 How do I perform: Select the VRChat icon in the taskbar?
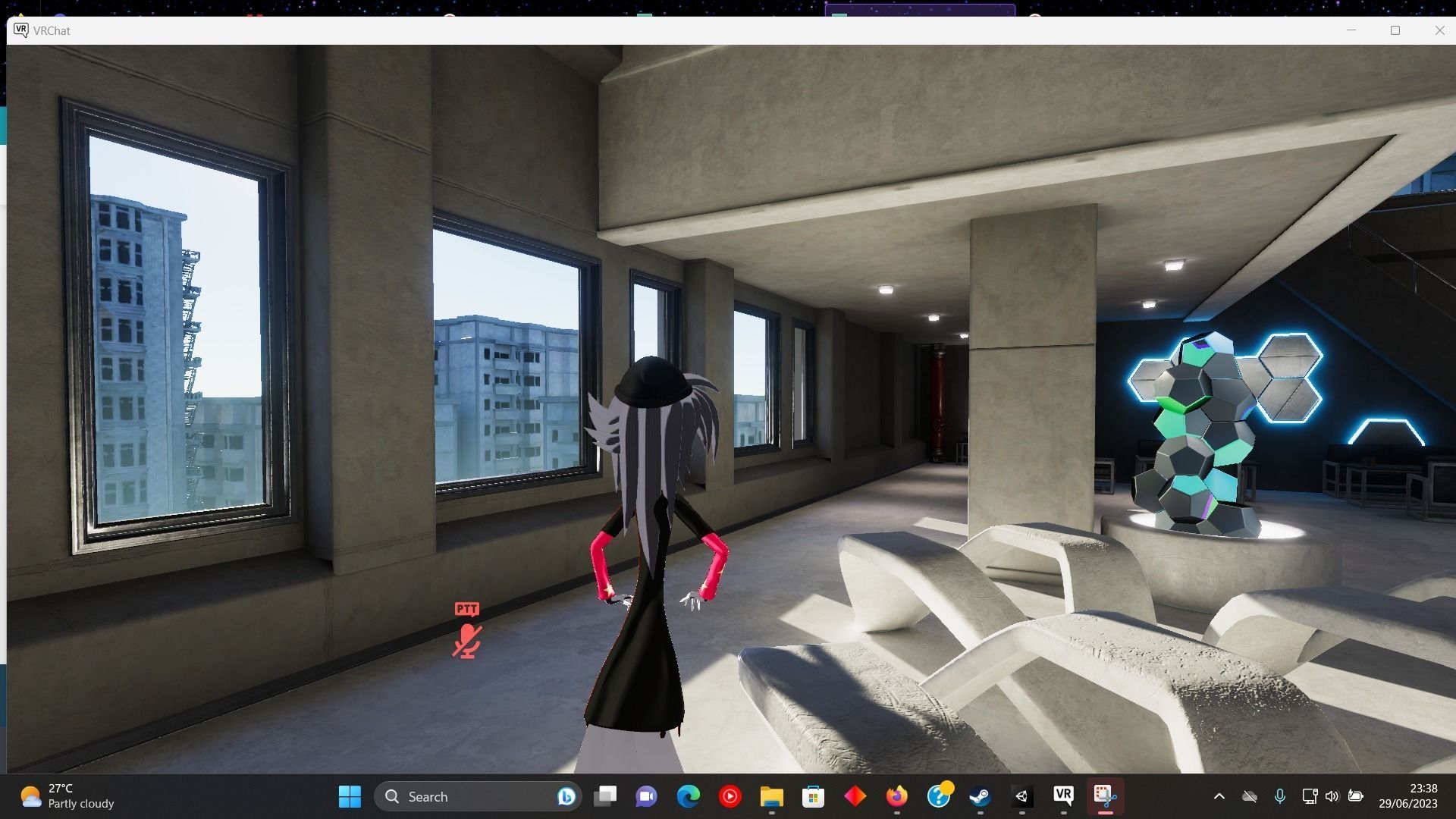pos(1063,796)
